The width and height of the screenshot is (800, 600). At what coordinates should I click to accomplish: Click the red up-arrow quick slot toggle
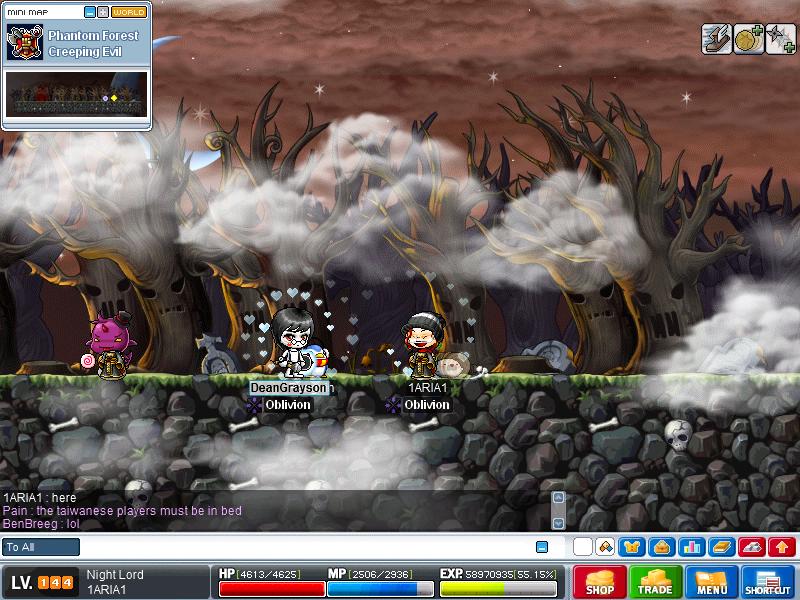(x=782, y=547)
